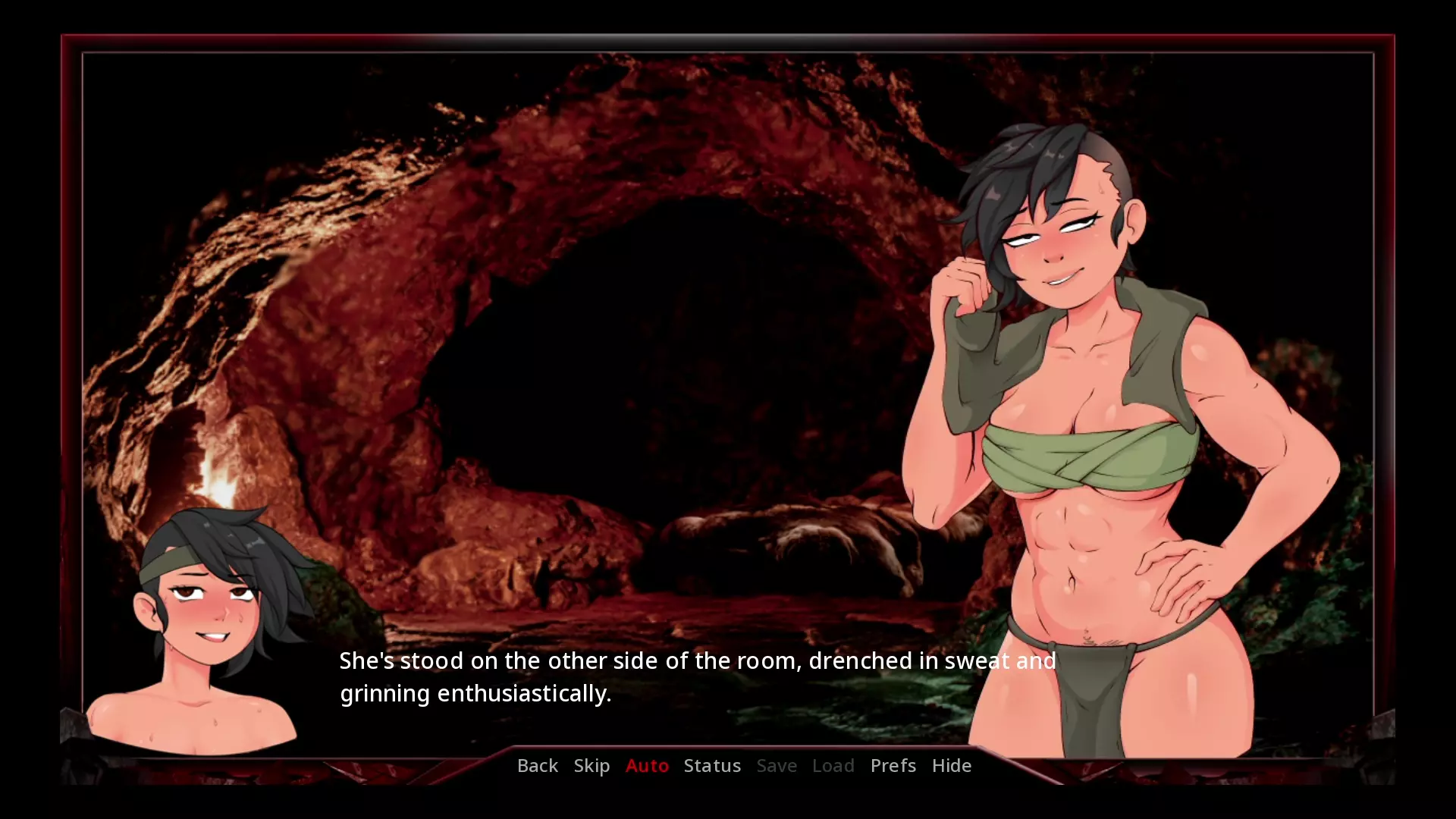The image size is (1456, 819).
Task: Go back with the Back button
Action: (537, 766)
